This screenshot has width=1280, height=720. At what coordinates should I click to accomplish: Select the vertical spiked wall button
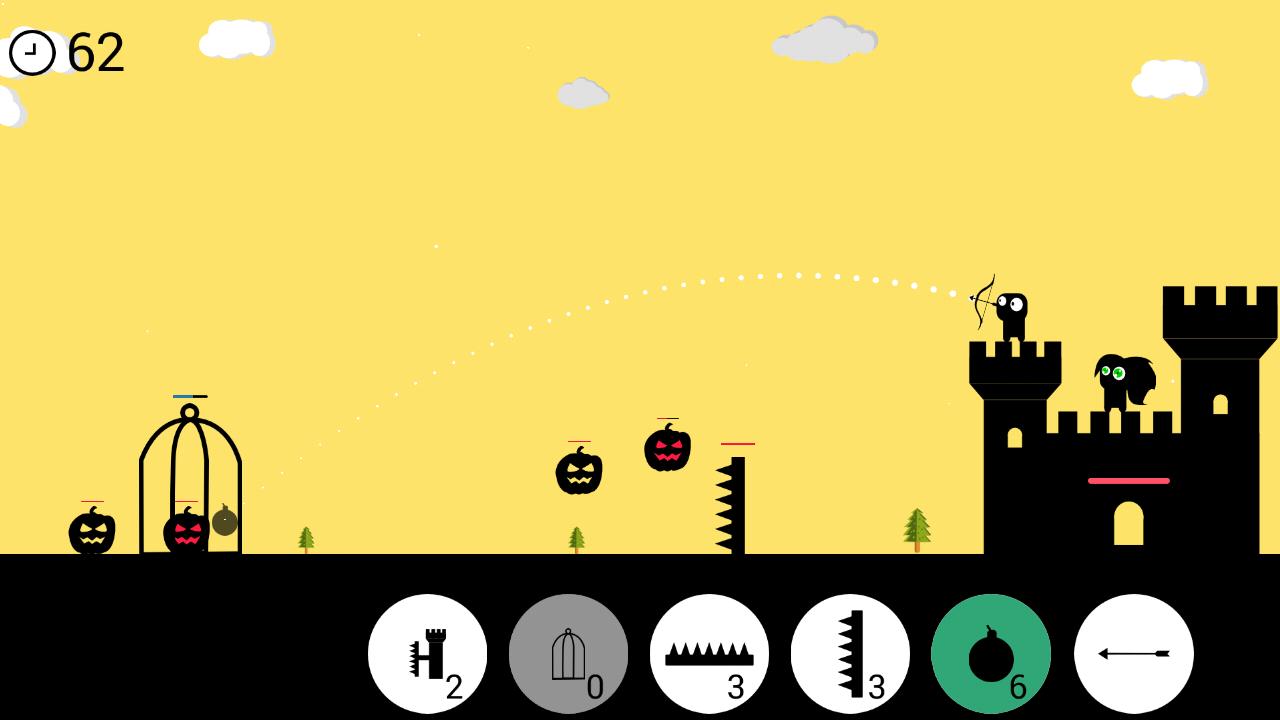pos(850,654)
